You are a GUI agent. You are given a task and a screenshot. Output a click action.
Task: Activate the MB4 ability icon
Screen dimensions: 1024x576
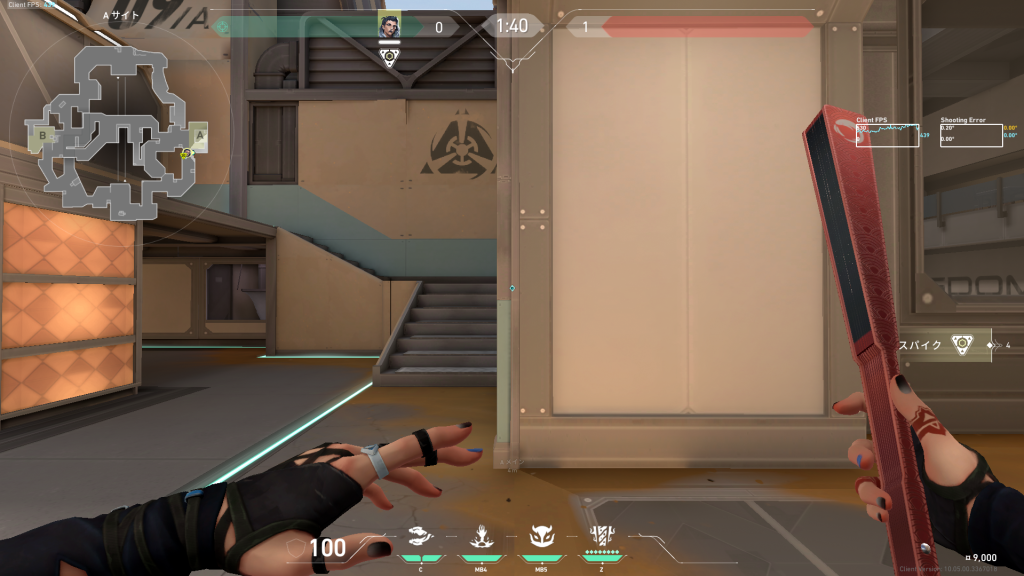(x=481, y=538)
